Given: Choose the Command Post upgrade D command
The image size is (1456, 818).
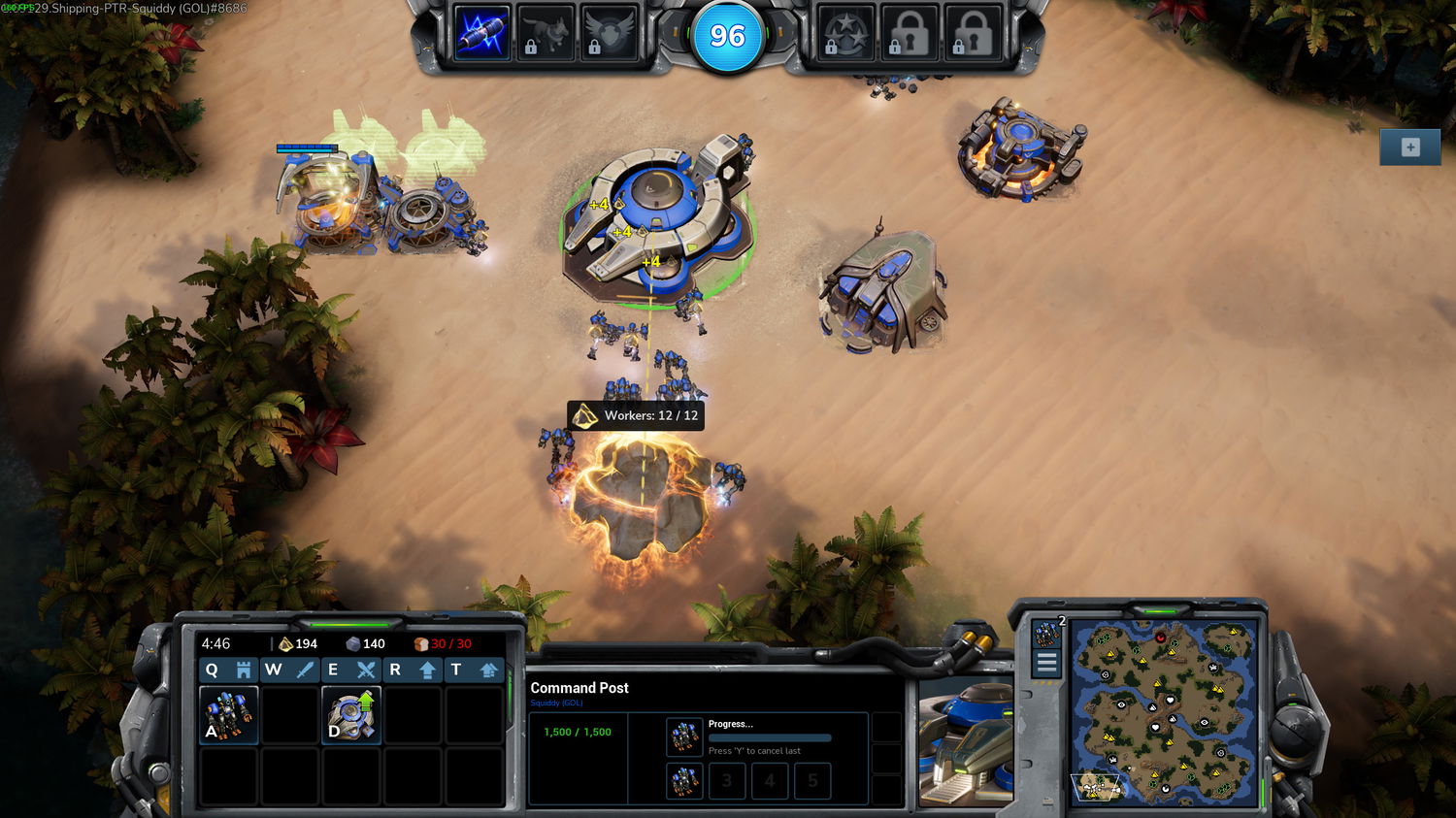Looking at the screenshot, I should 351,715.
